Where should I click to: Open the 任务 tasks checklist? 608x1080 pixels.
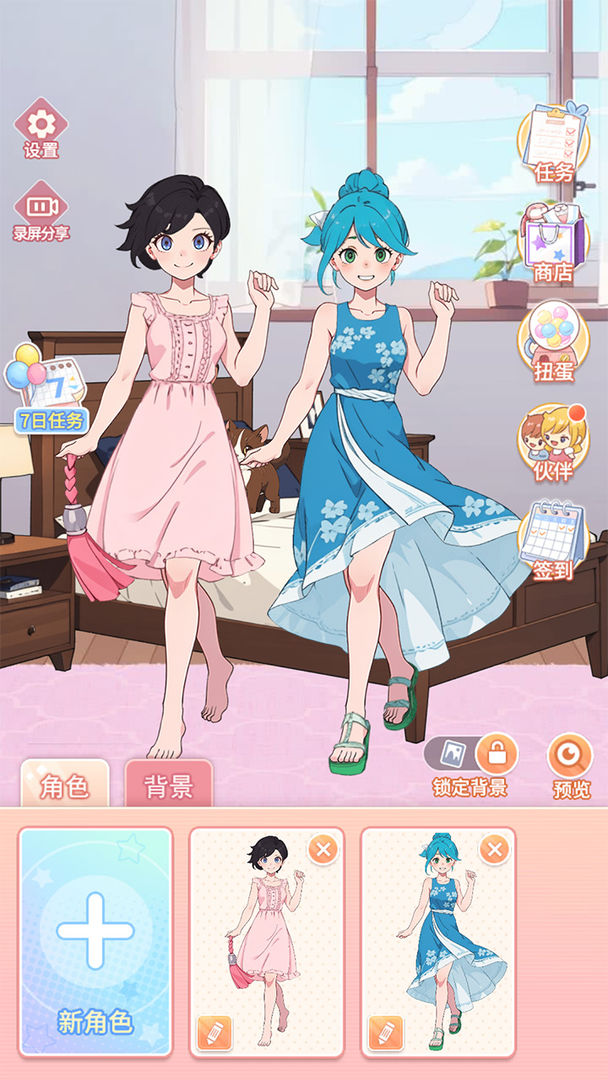pos(553,142)
